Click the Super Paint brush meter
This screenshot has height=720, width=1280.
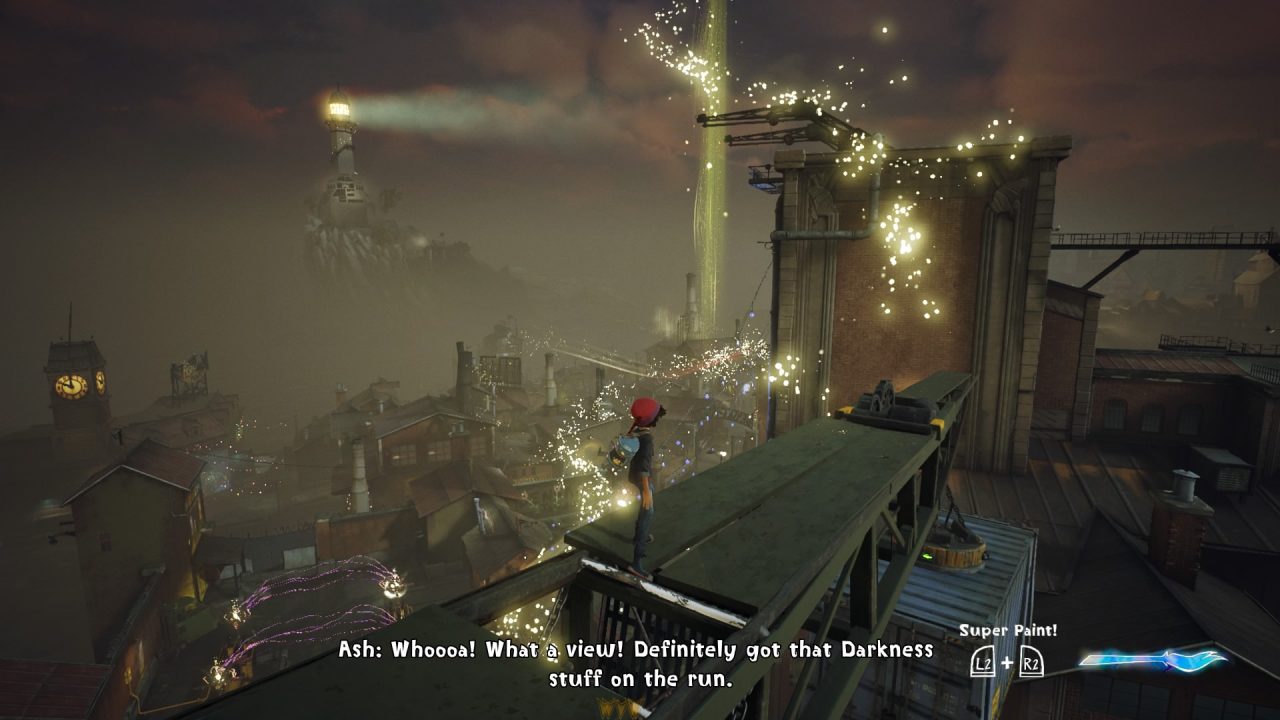pos(1153,660)
